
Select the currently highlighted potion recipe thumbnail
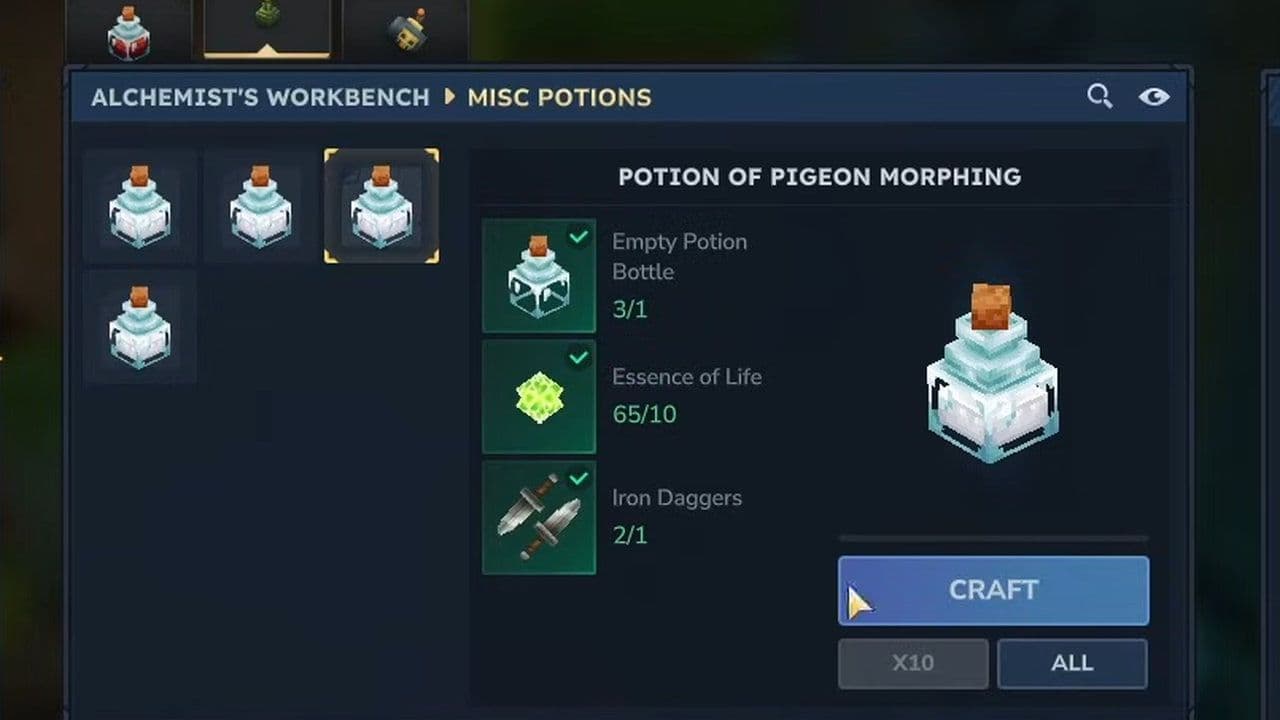[x=381, y=205]
